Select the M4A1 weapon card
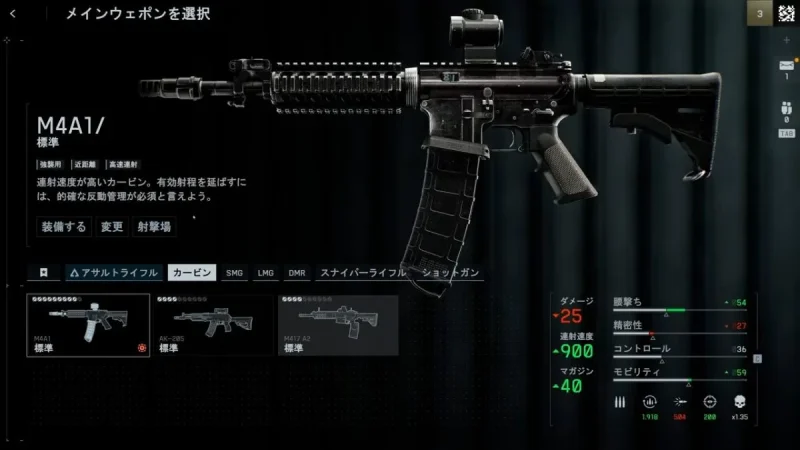This screenshot has height=450, width=800. tap(88, 325)
